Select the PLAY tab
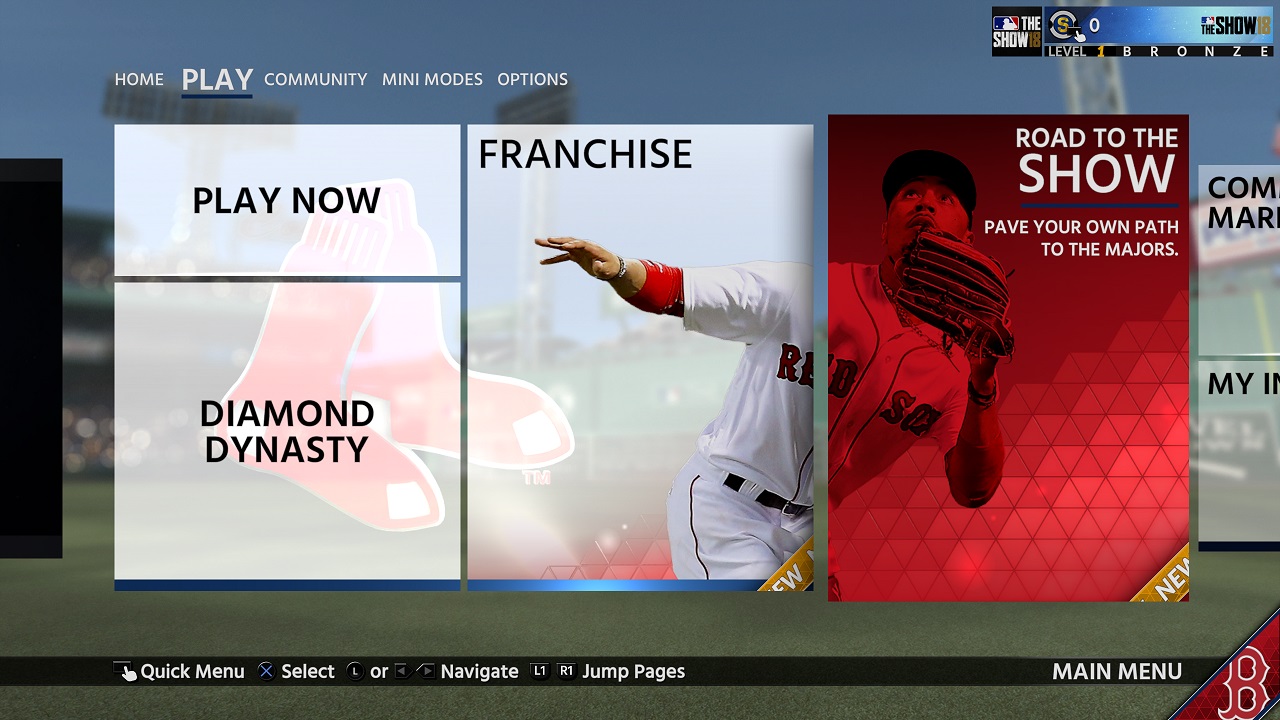 point(217,79)
